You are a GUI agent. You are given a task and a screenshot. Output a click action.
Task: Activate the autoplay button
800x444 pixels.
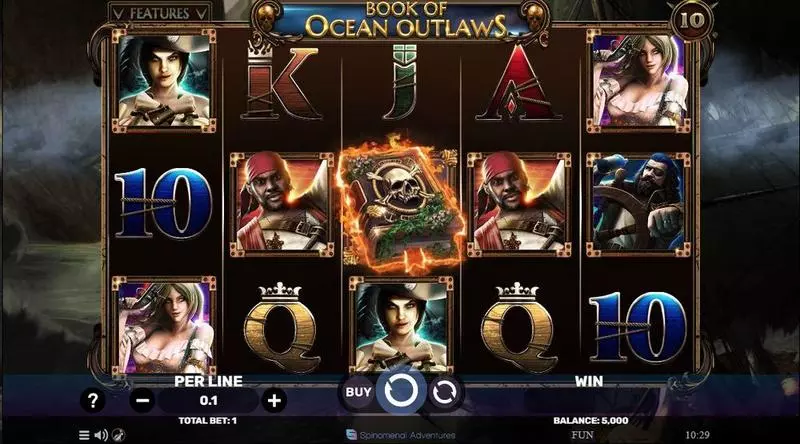(446, 392)
